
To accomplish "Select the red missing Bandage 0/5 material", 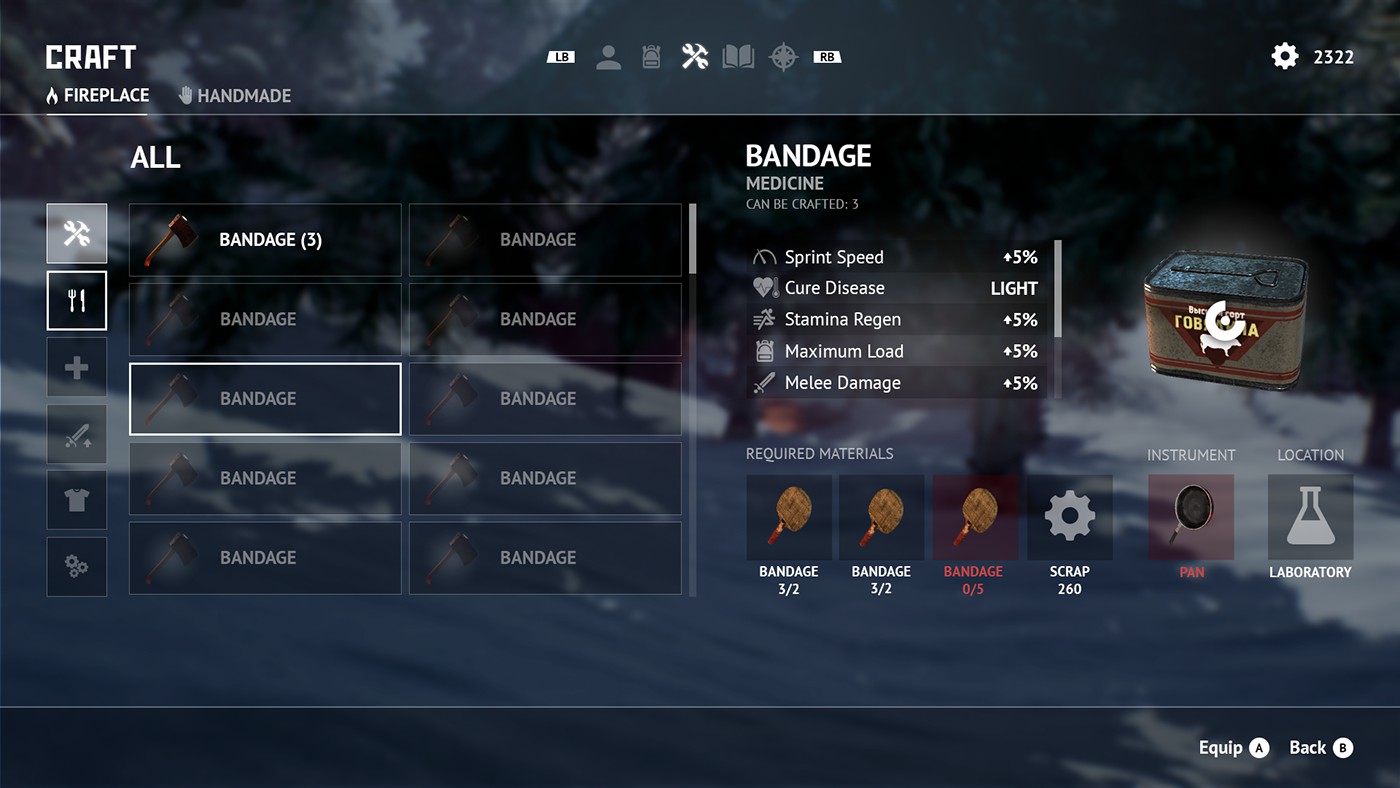I will tap(975, 518).
